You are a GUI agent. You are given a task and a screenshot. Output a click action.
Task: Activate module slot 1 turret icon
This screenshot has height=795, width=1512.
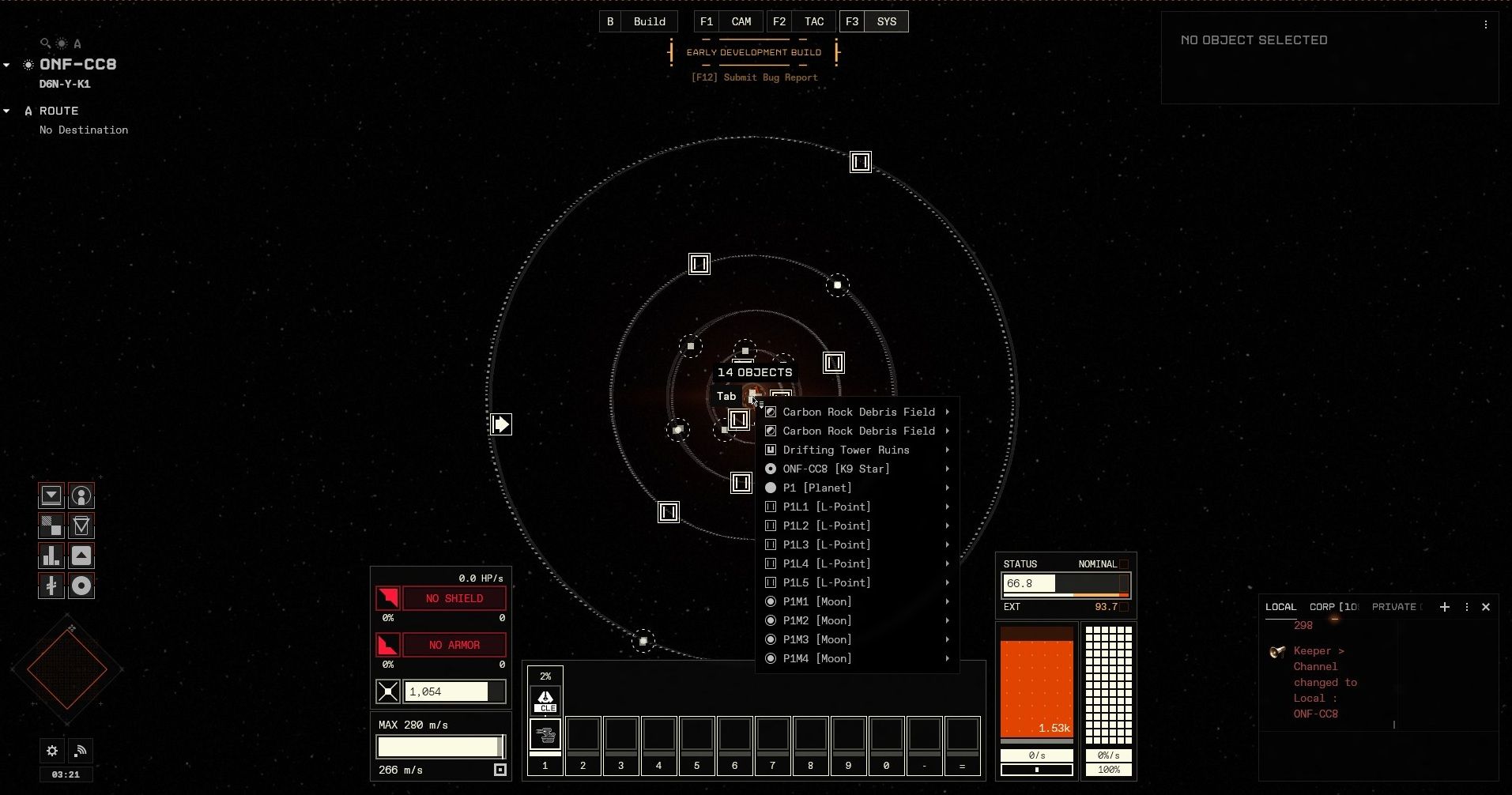(545, 735)
